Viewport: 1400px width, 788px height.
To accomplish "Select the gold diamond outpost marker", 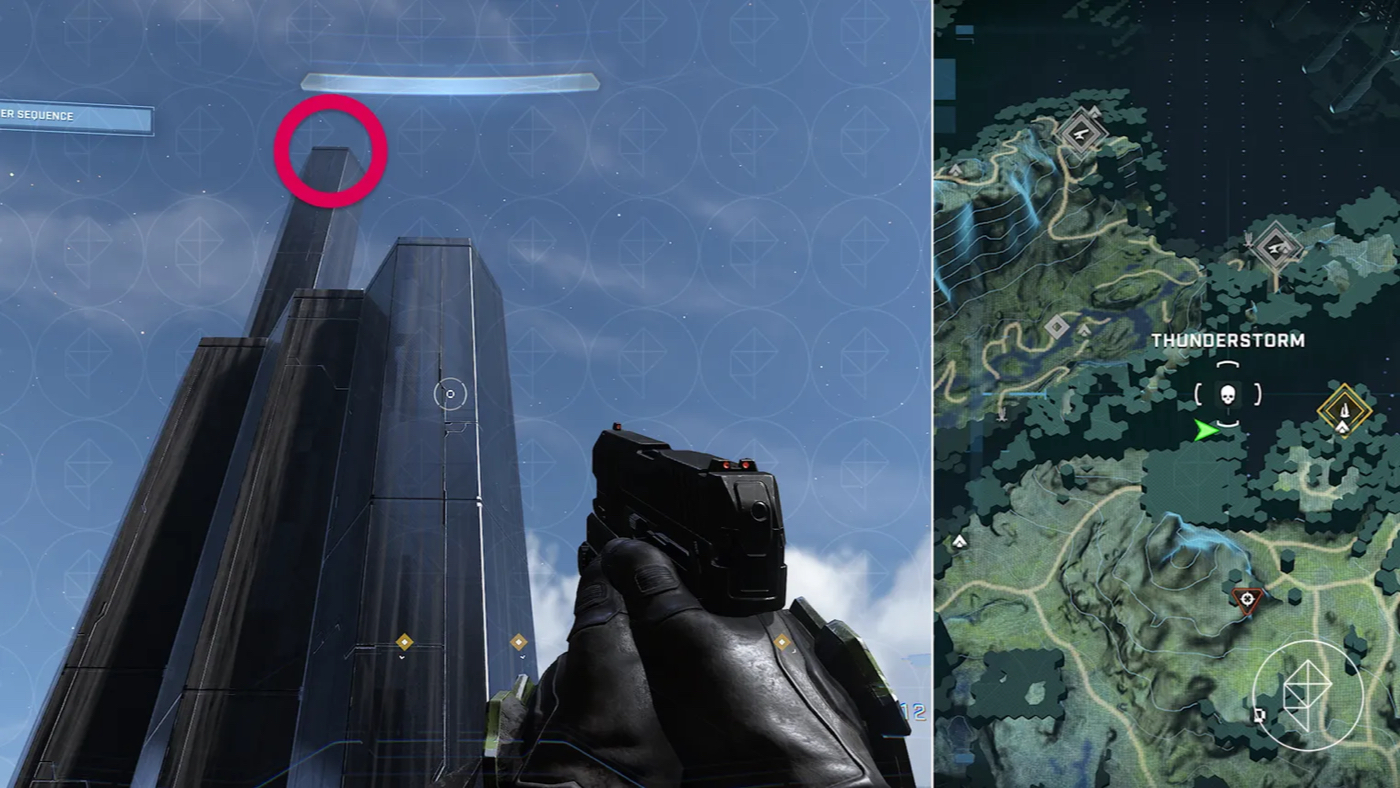I will point(1344,410).
